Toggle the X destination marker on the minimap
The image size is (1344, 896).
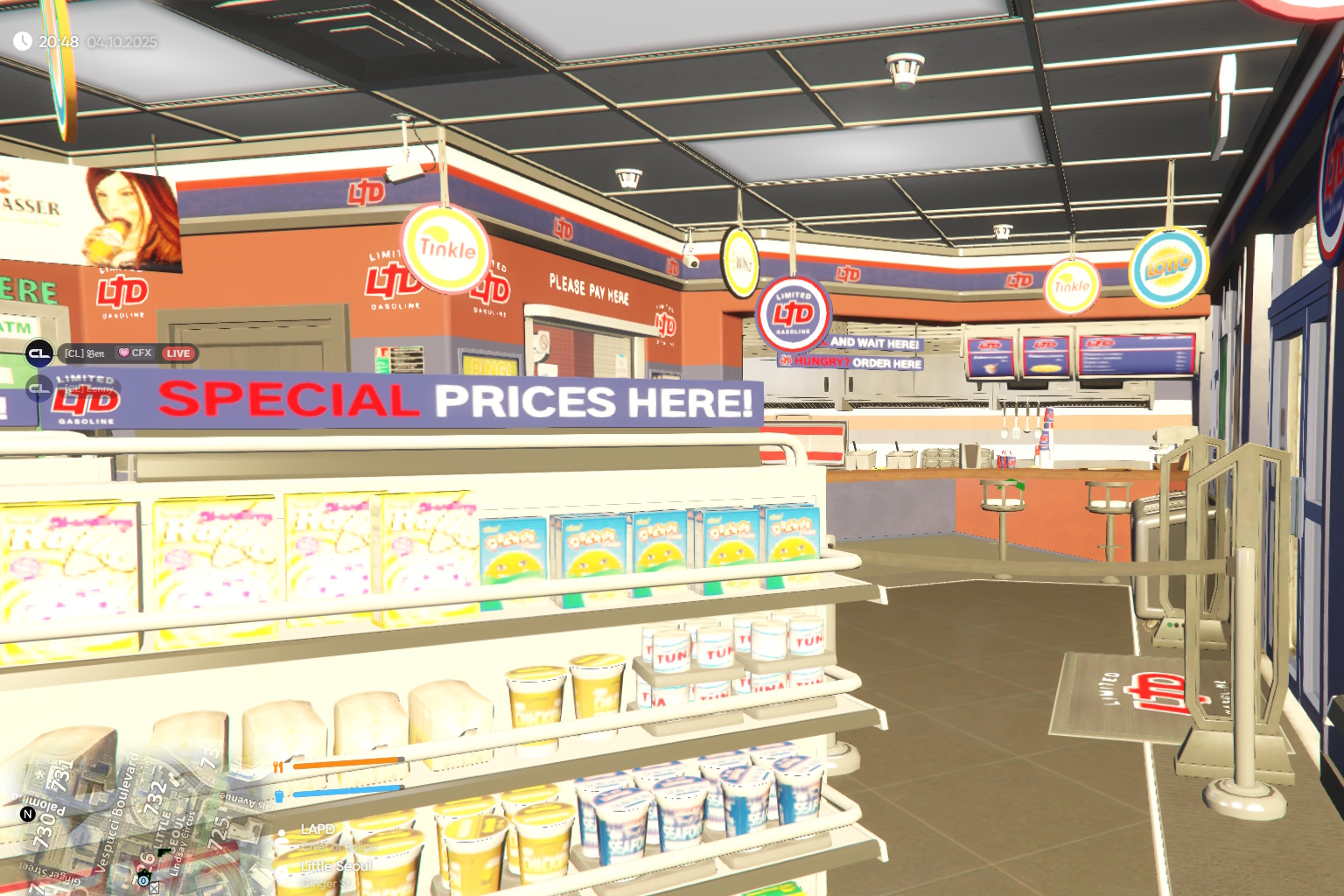pyautogui.click(x=154, y=889)
